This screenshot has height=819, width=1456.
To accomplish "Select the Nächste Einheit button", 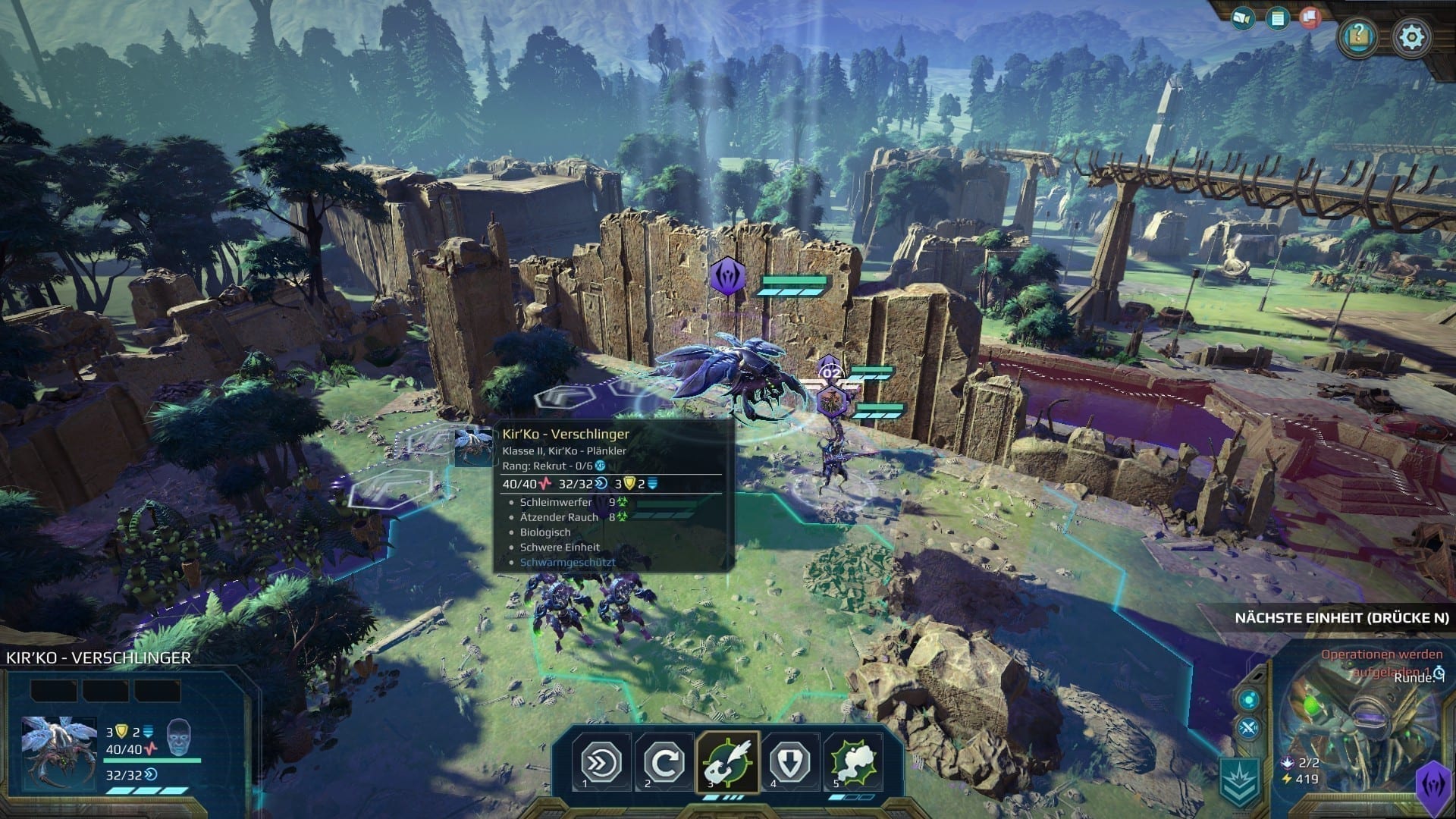I will click(1341, 618).
